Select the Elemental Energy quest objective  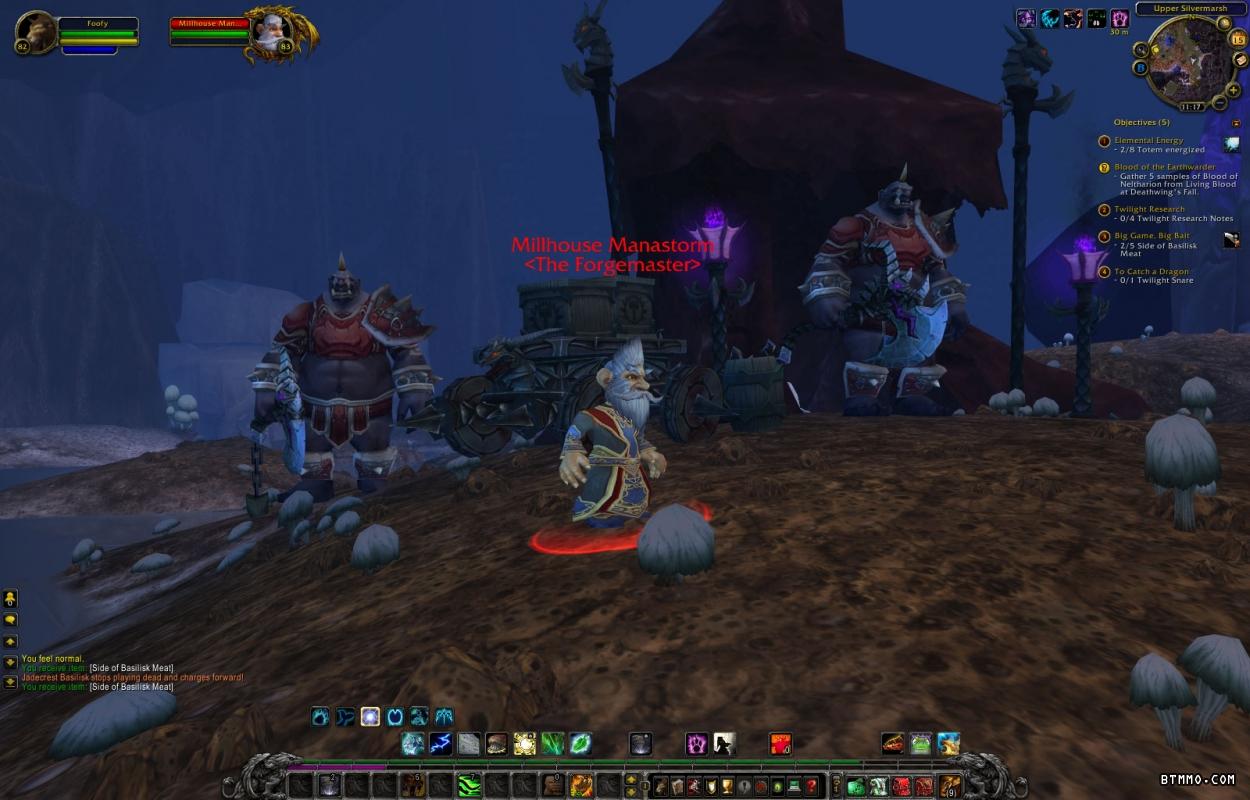pyautogui.click(x=1148, y=141)
